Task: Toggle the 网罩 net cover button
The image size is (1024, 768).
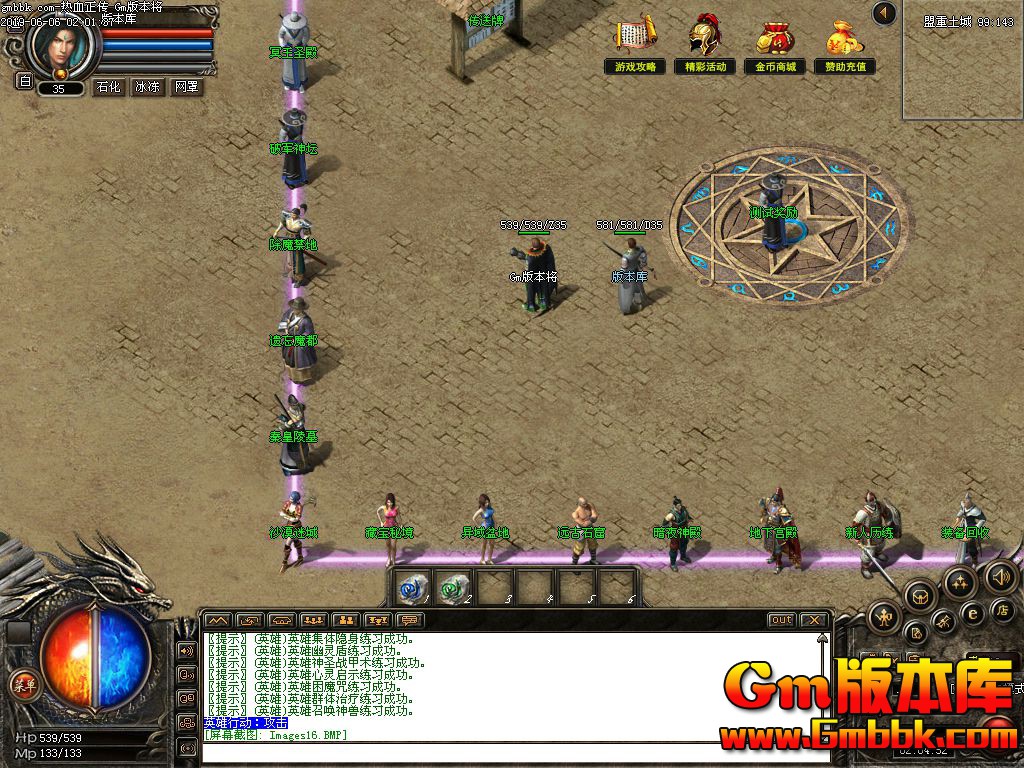Action: (186, 87)
